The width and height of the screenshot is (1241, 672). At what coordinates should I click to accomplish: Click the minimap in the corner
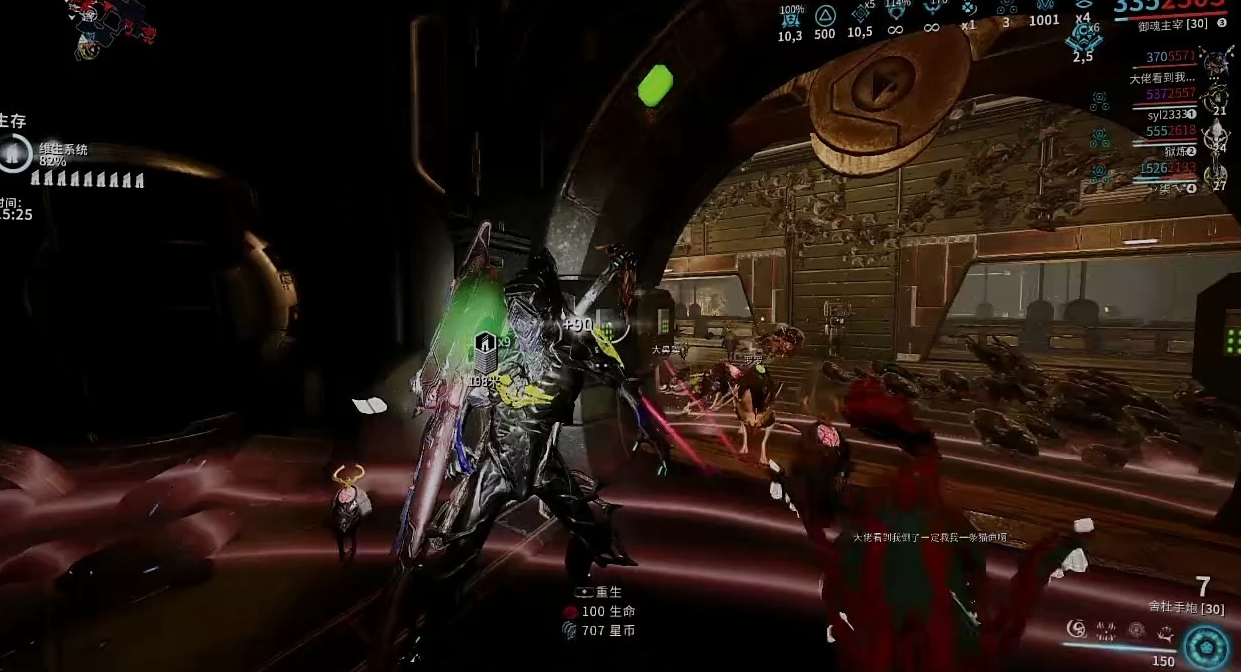click(x=110, y=28)
